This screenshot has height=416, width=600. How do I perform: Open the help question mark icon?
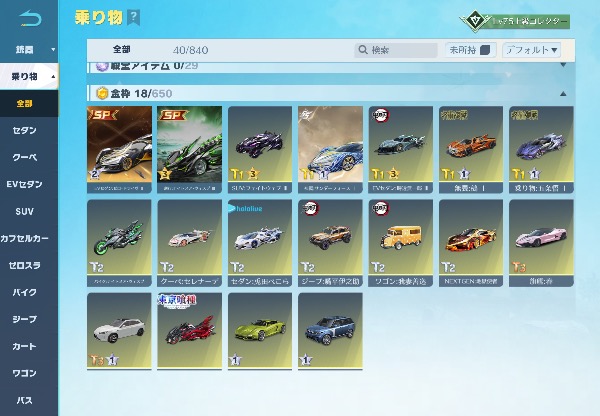[134, 18]
